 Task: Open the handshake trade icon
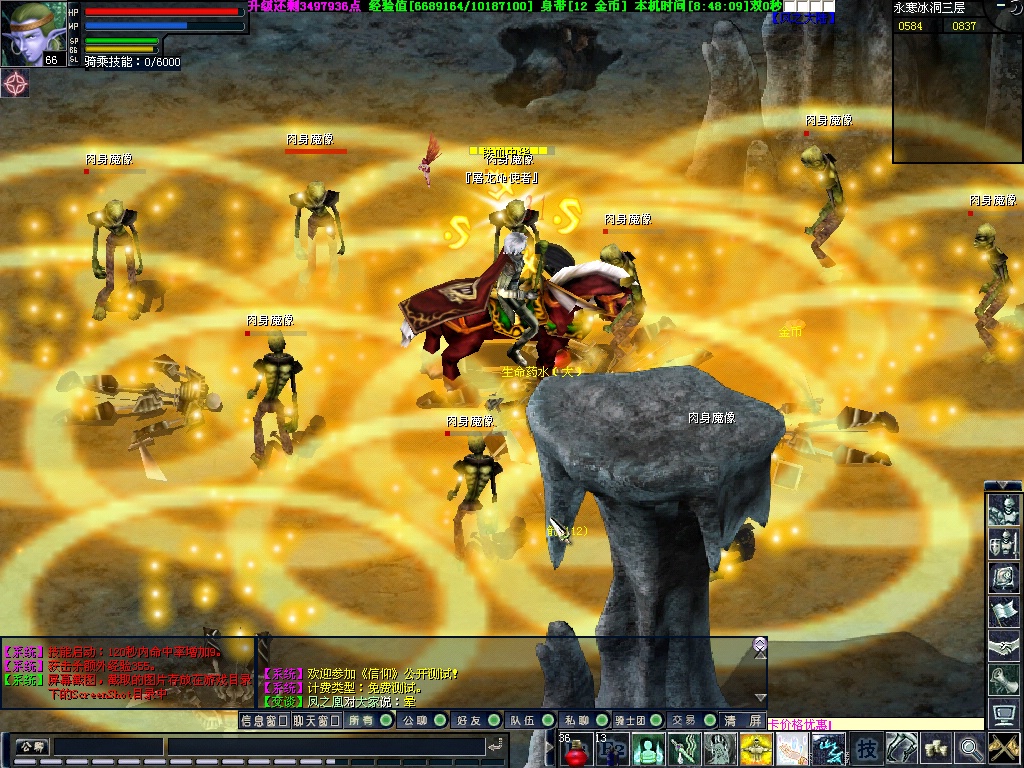[x=1003, y=647]
